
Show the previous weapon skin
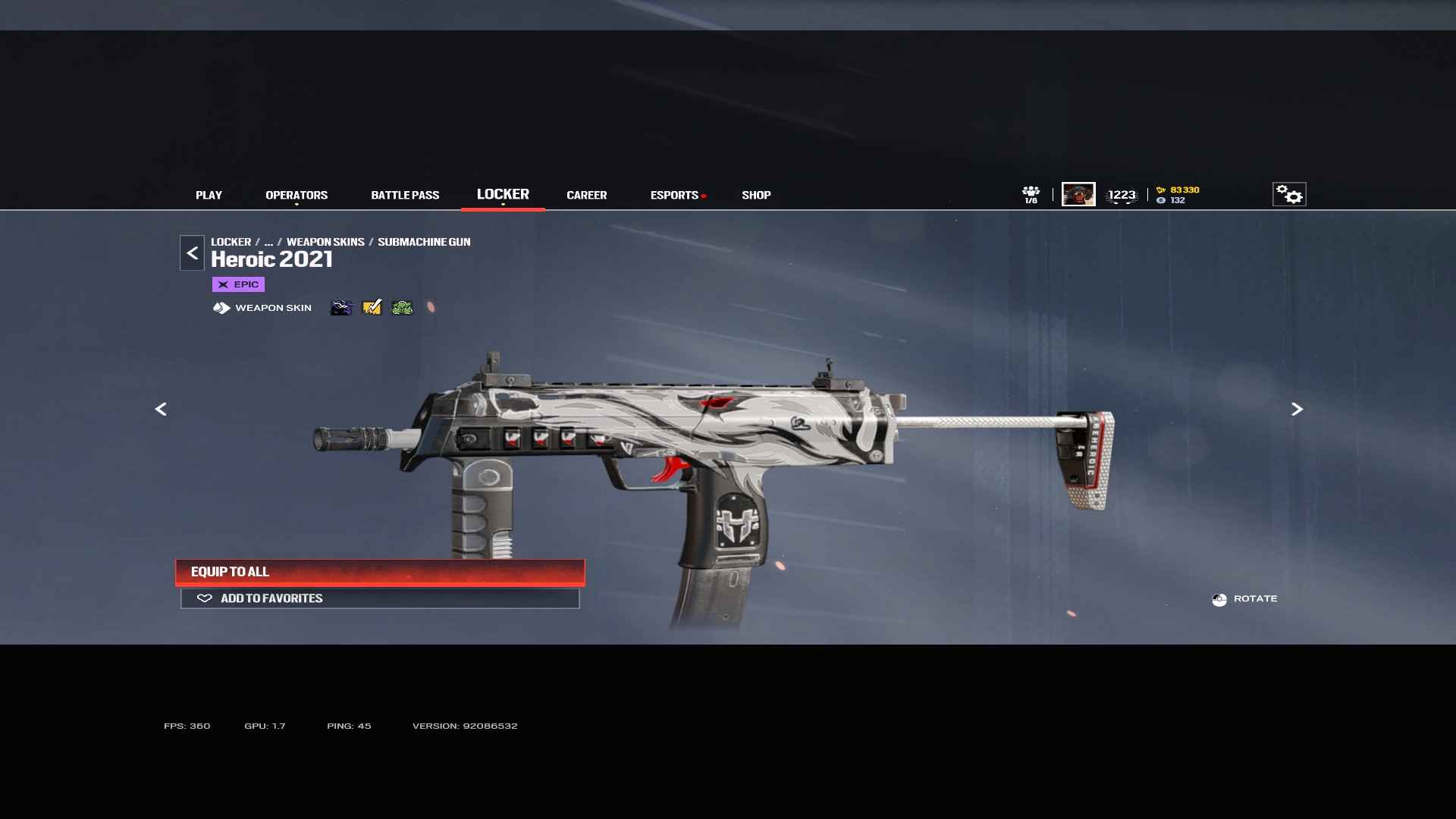(x=161, y=409)
